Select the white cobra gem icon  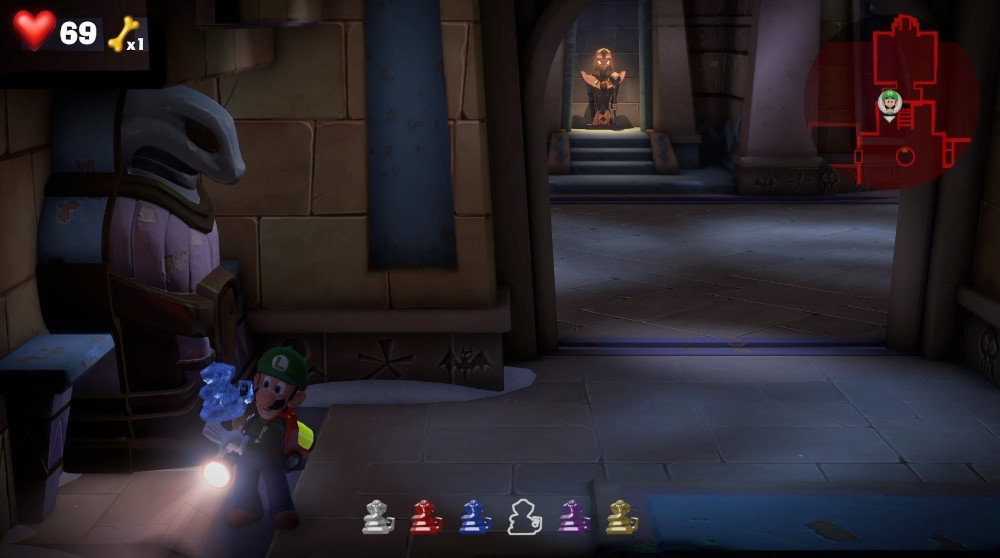(377, 517)
